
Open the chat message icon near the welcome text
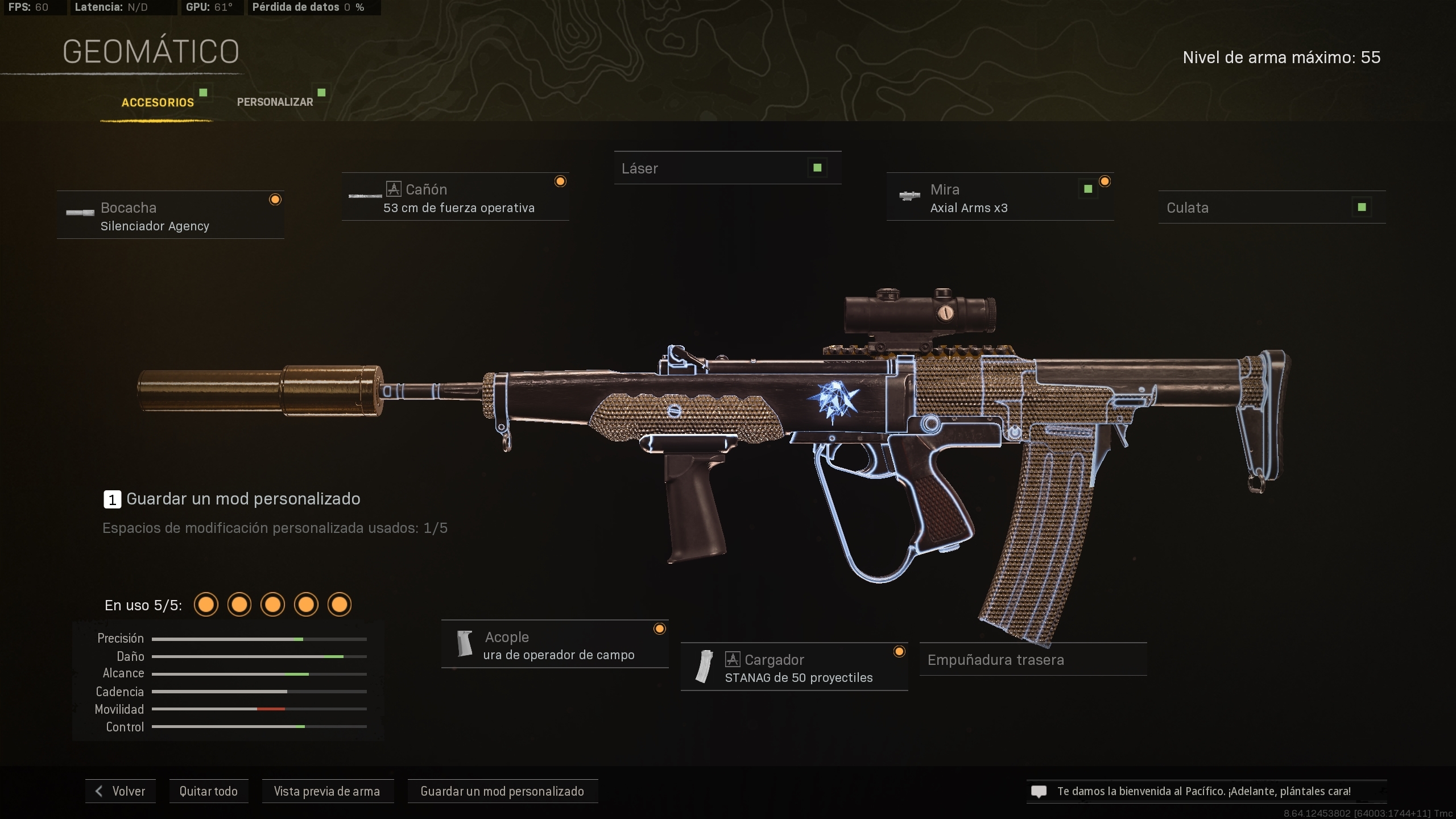click(x=1039, y=791)
